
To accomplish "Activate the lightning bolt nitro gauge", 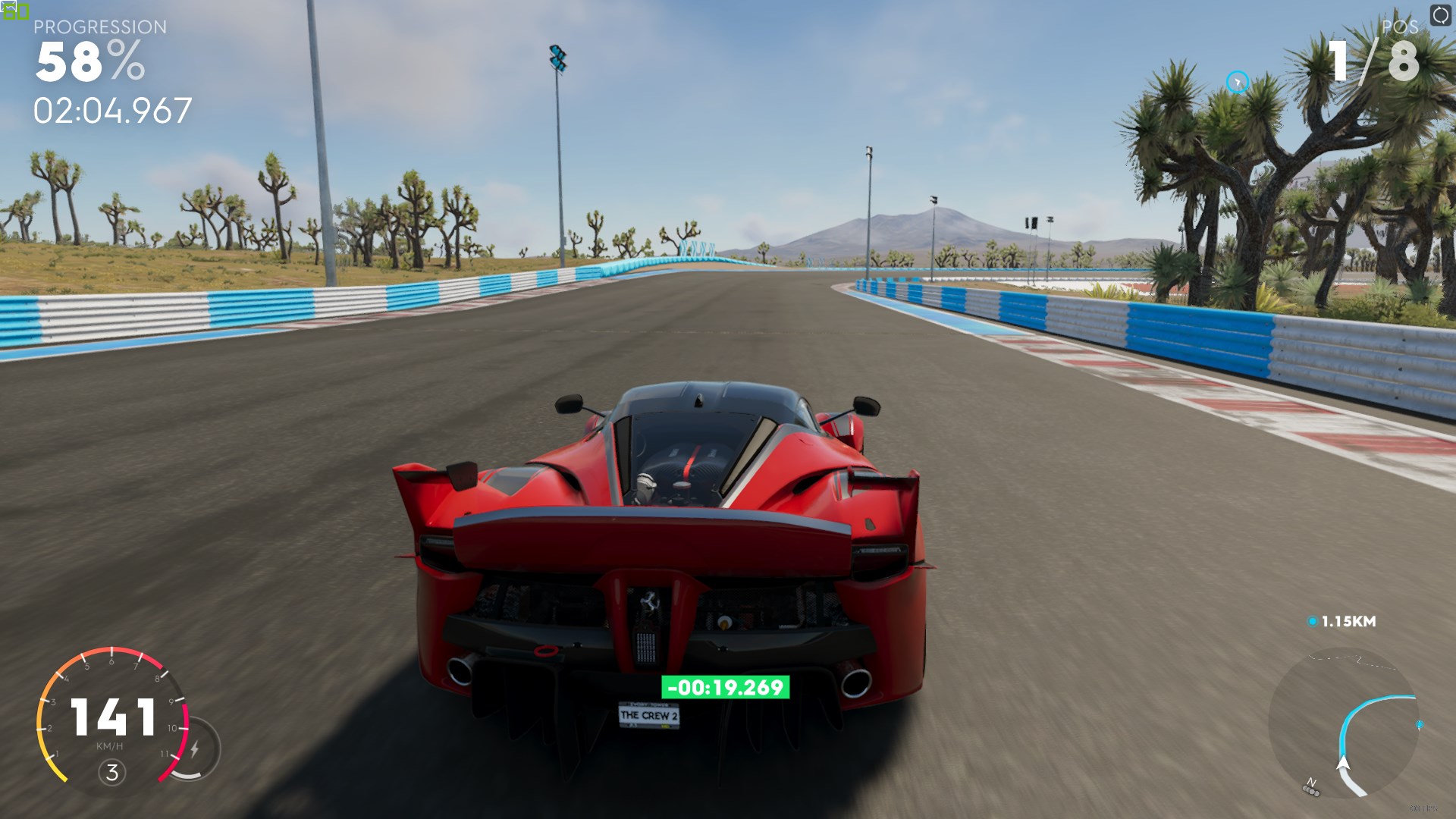I will 195,749.
